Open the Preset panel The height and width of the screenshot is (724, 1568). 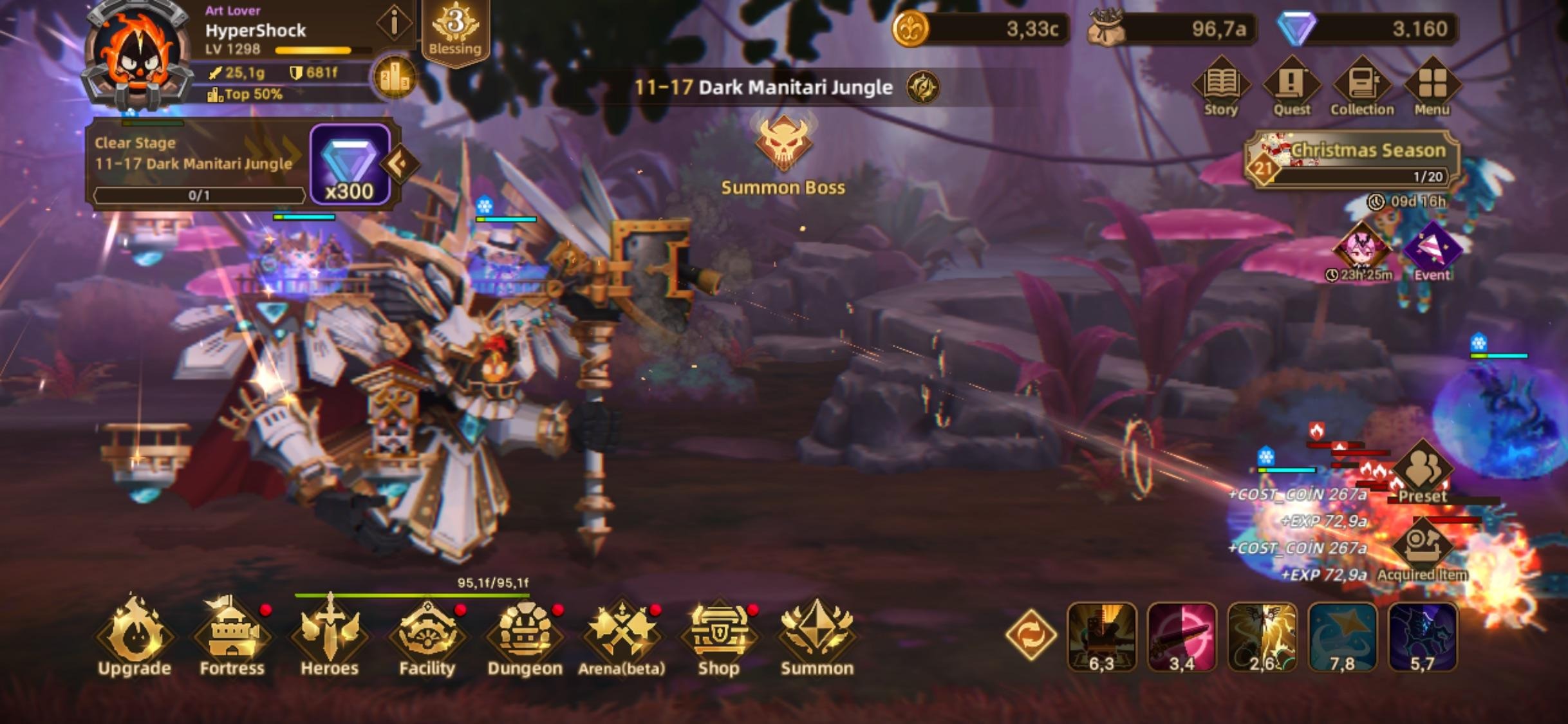tap(1423, 473)
